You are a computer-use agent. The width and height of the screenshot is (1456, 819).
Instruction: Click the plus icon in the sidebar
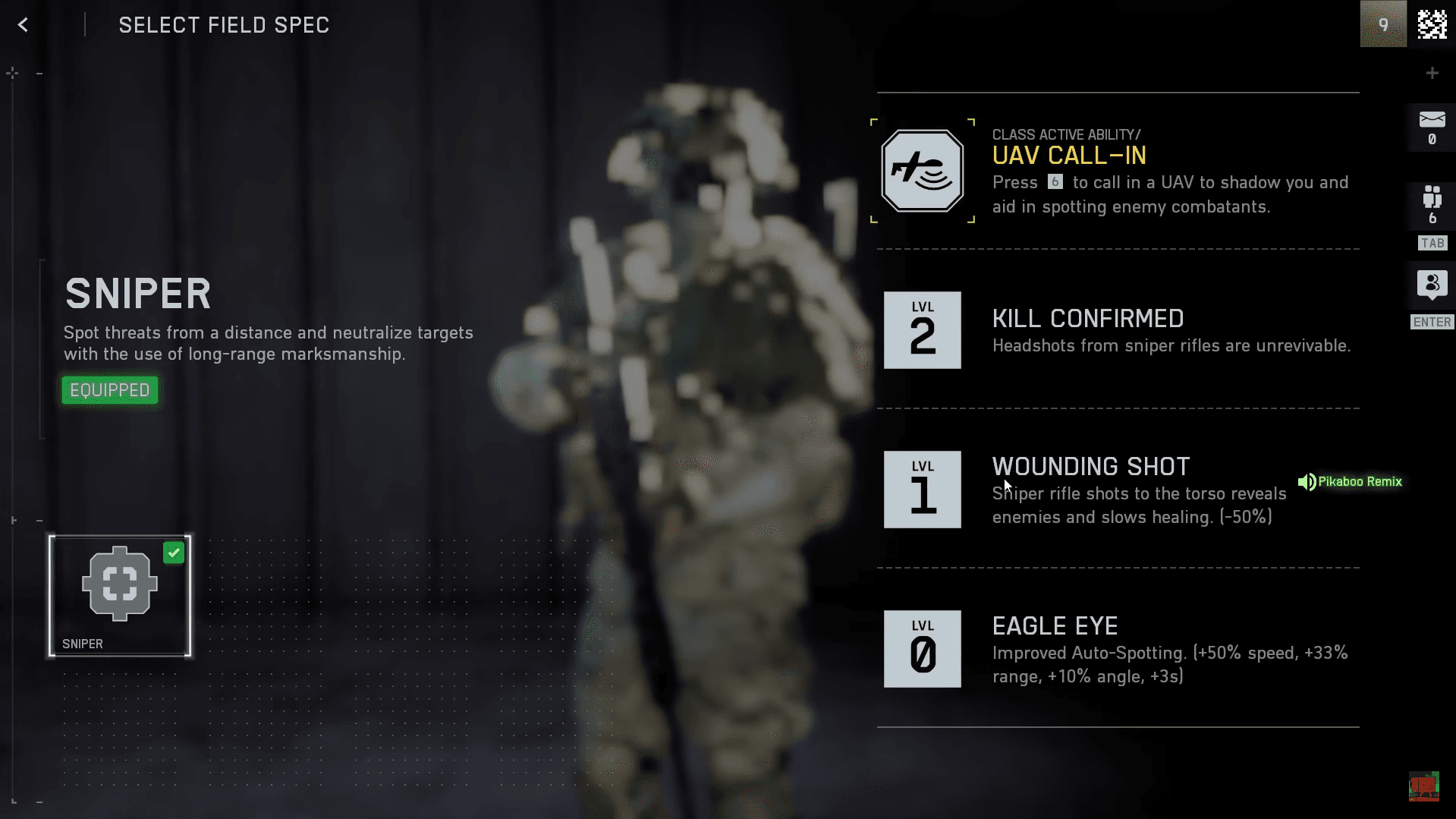[x=1432, y=73]
